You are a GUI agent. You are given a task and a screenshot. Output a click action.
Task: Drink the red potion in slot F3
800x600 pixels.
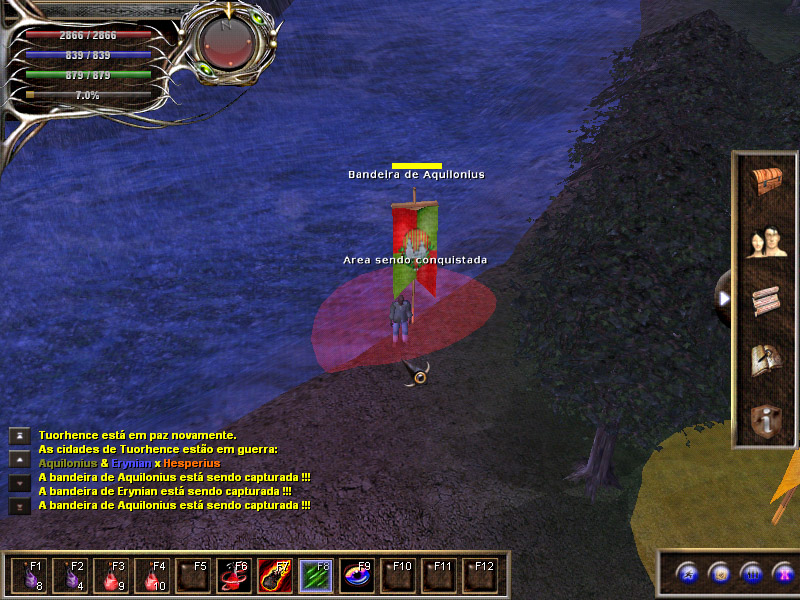pos(111,577)
